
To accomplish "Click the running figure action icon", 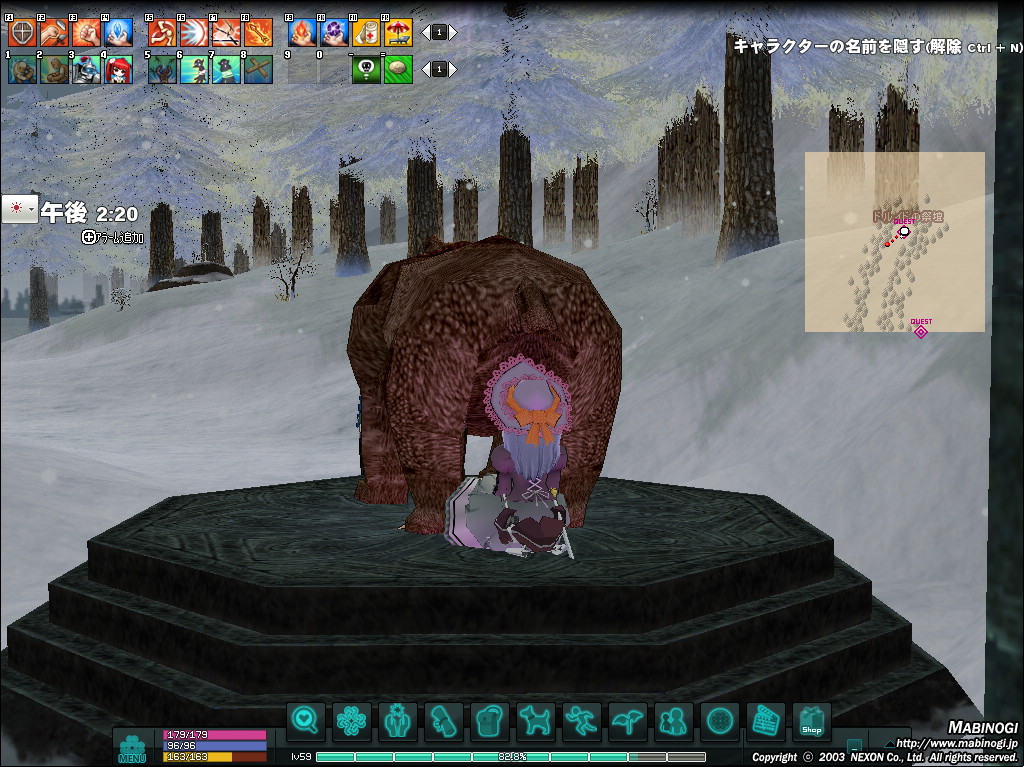I will point(581,721).
